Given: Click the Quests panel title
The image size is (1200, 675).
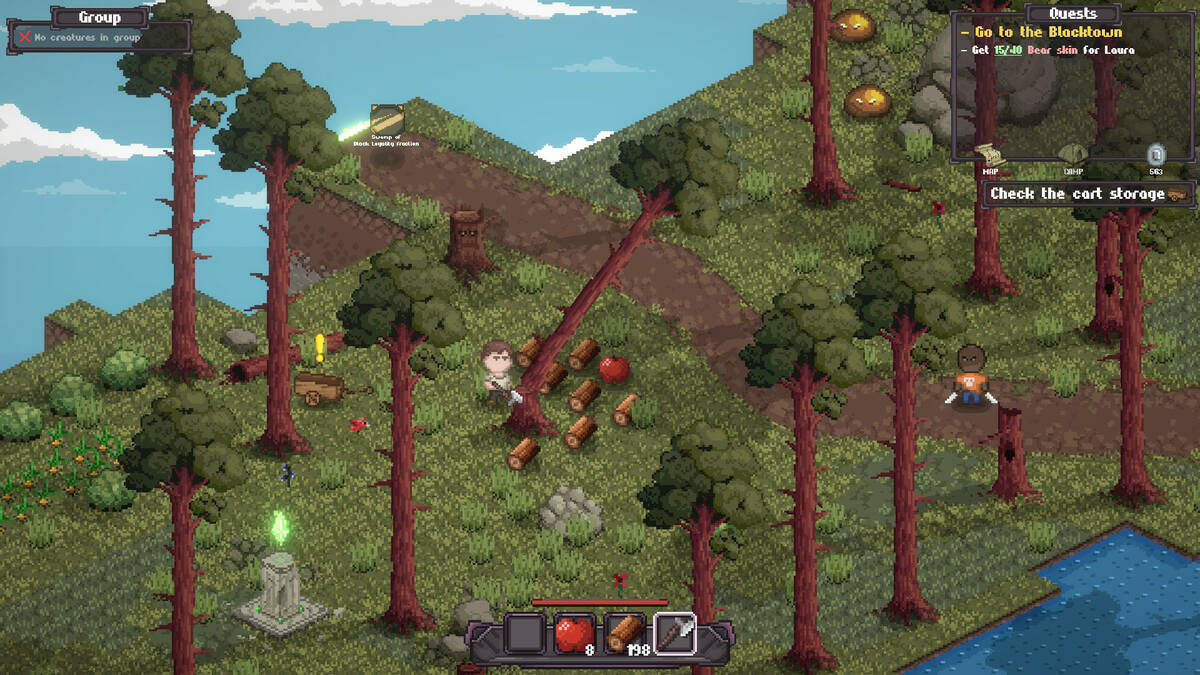Looking at the screenshot, I should tap(1072, 13).
